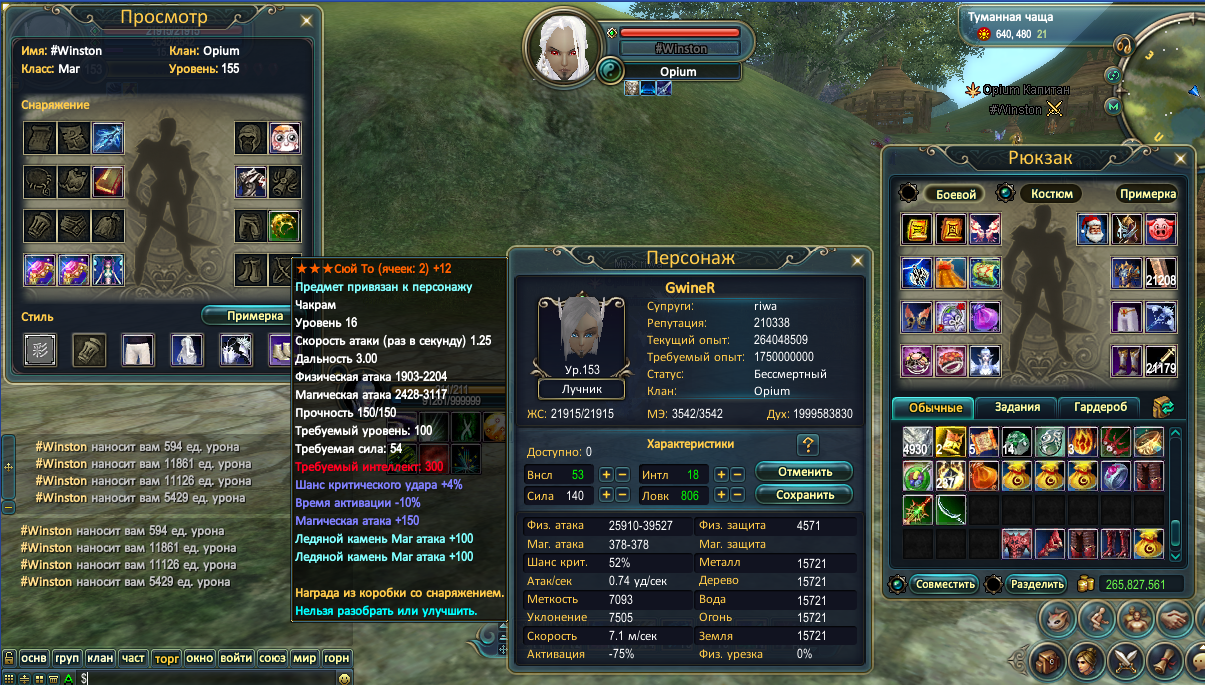Image resolution: width=1205 pixels, height=685 pixels.
Task: Save stats with the Сохранить button
Action: pyautogui.click(x=803, y=494)
